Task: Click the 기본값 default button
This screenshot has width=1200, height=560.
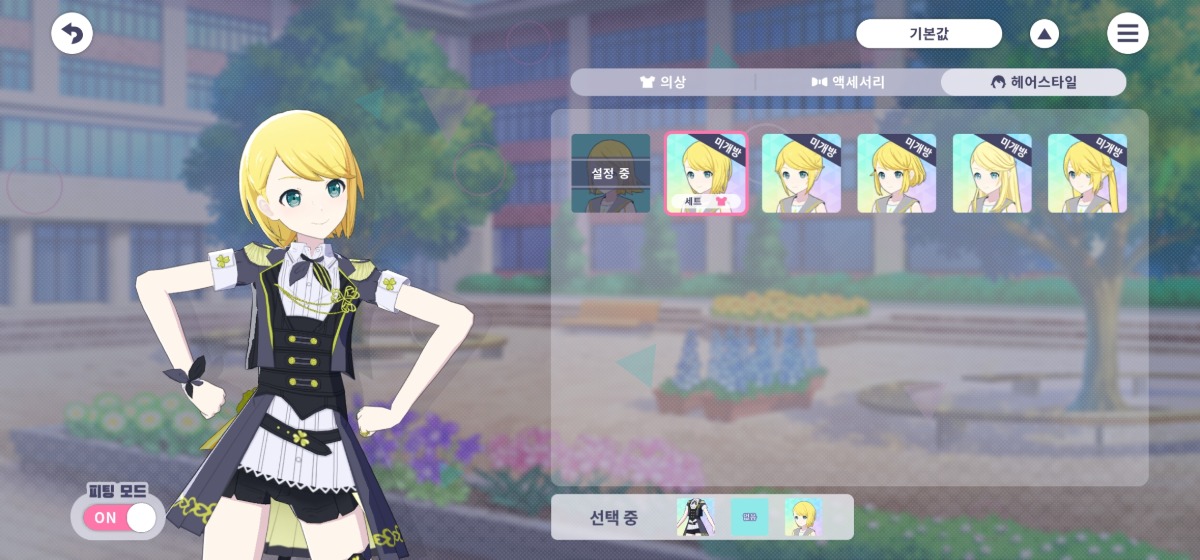Action: tap(929, 34)
